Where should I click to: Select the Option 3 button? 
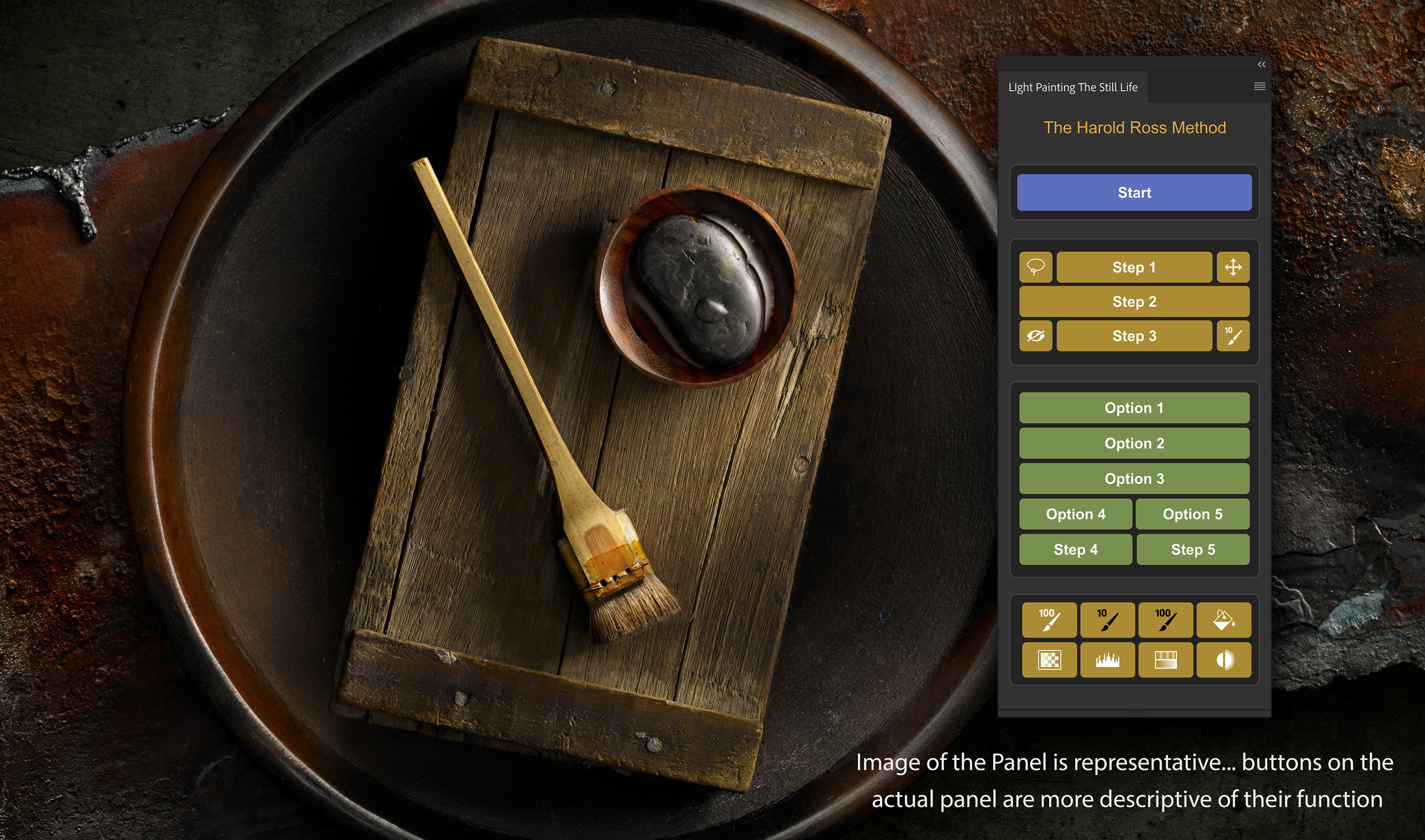pyautogui.click(x=1134, y=478)
